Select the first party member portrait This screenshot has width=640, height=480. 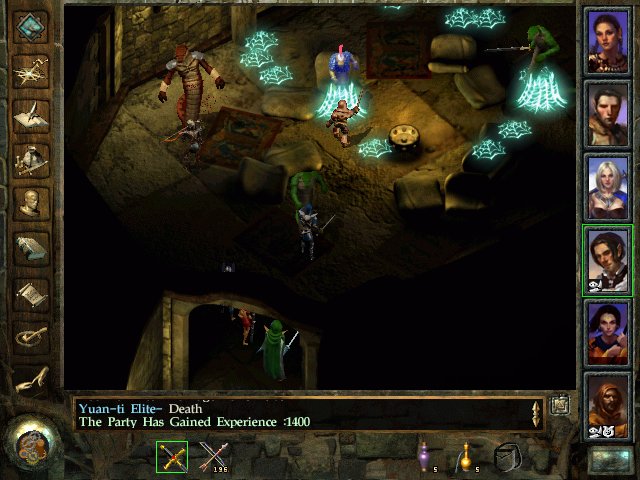(x=609, y=41)
